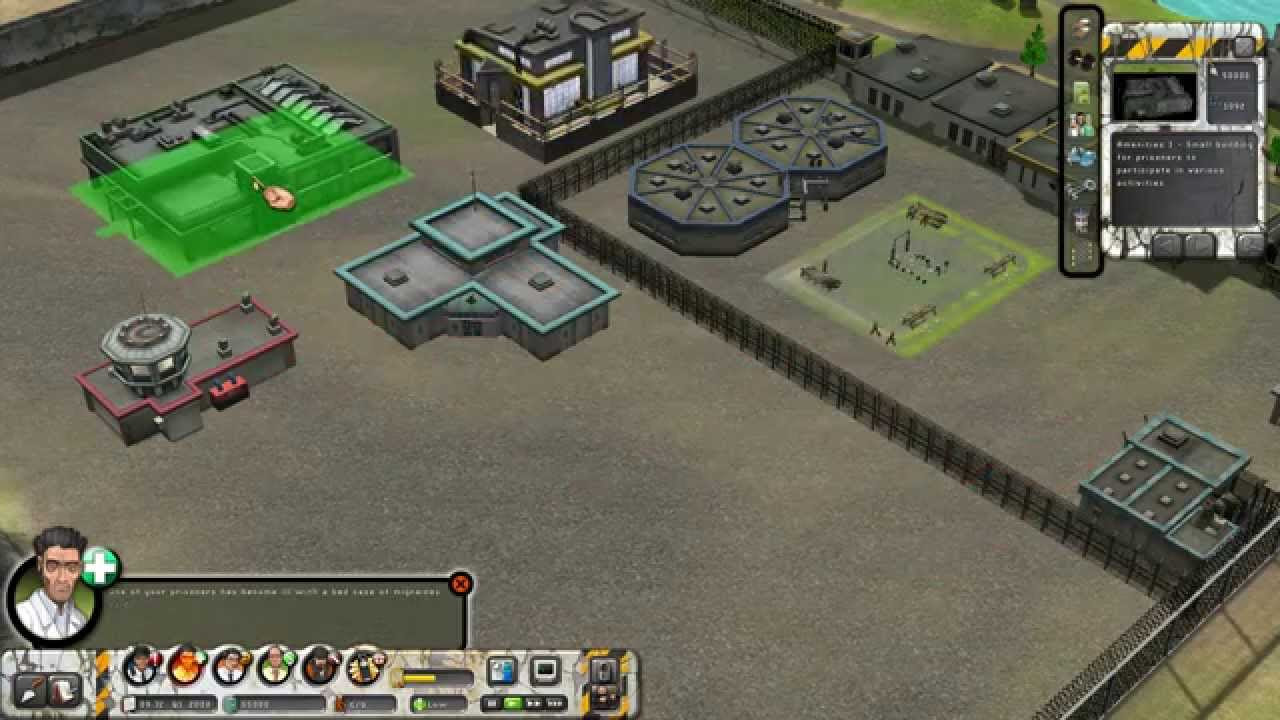Toggle the pause button in the speed controls

pos(492,704)
